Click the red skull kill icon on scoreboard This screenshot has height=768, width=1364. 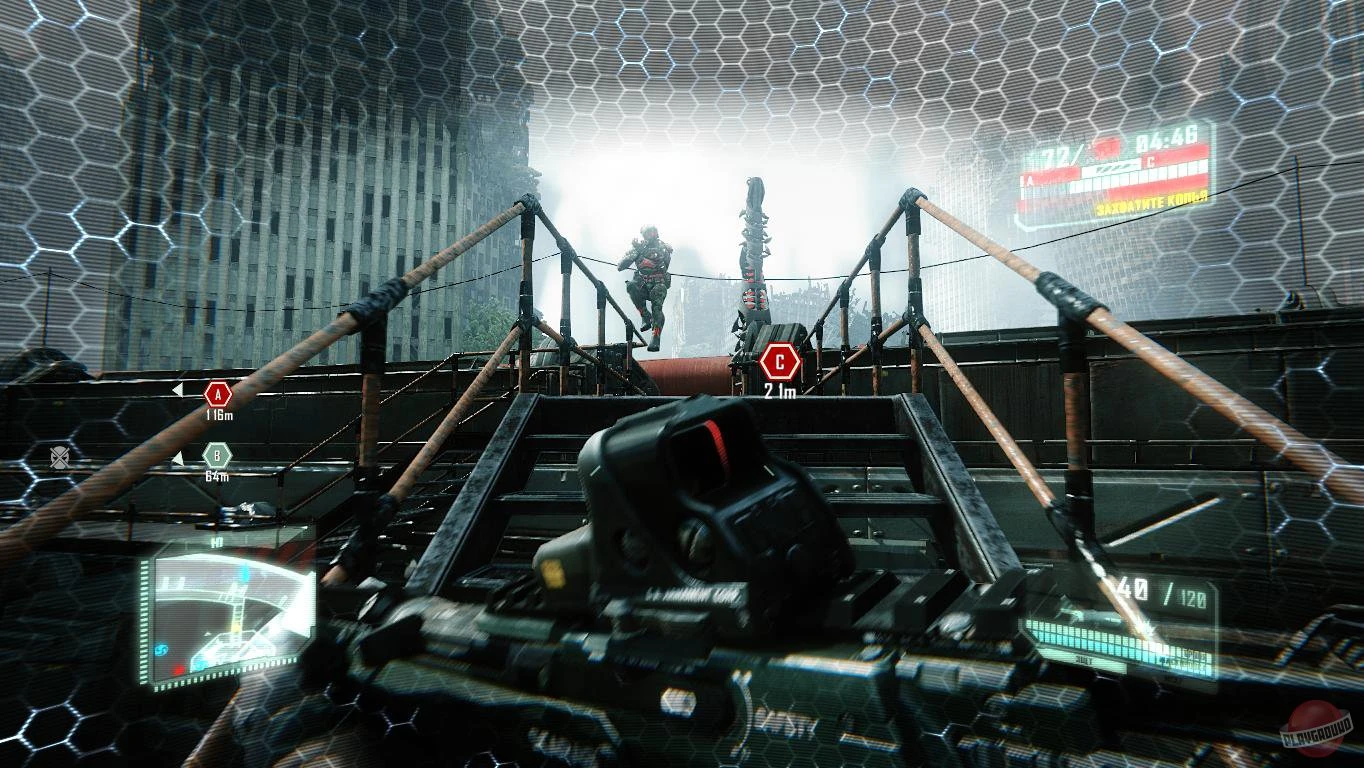pyautogui.click(x=1104, y=146)
